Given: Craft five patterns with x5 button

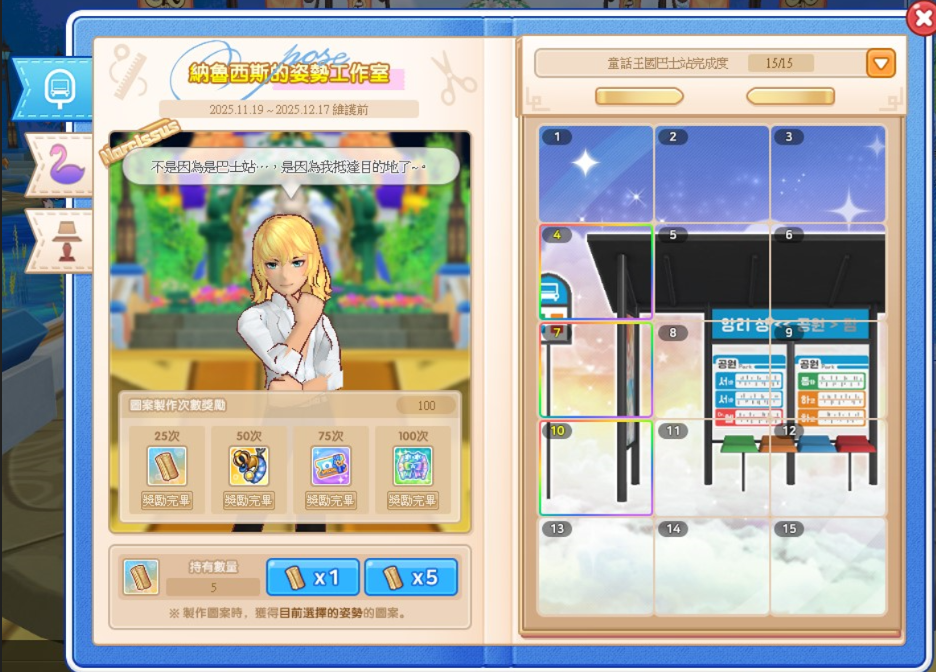Looking at the screenshot, I should click(411, 577).
